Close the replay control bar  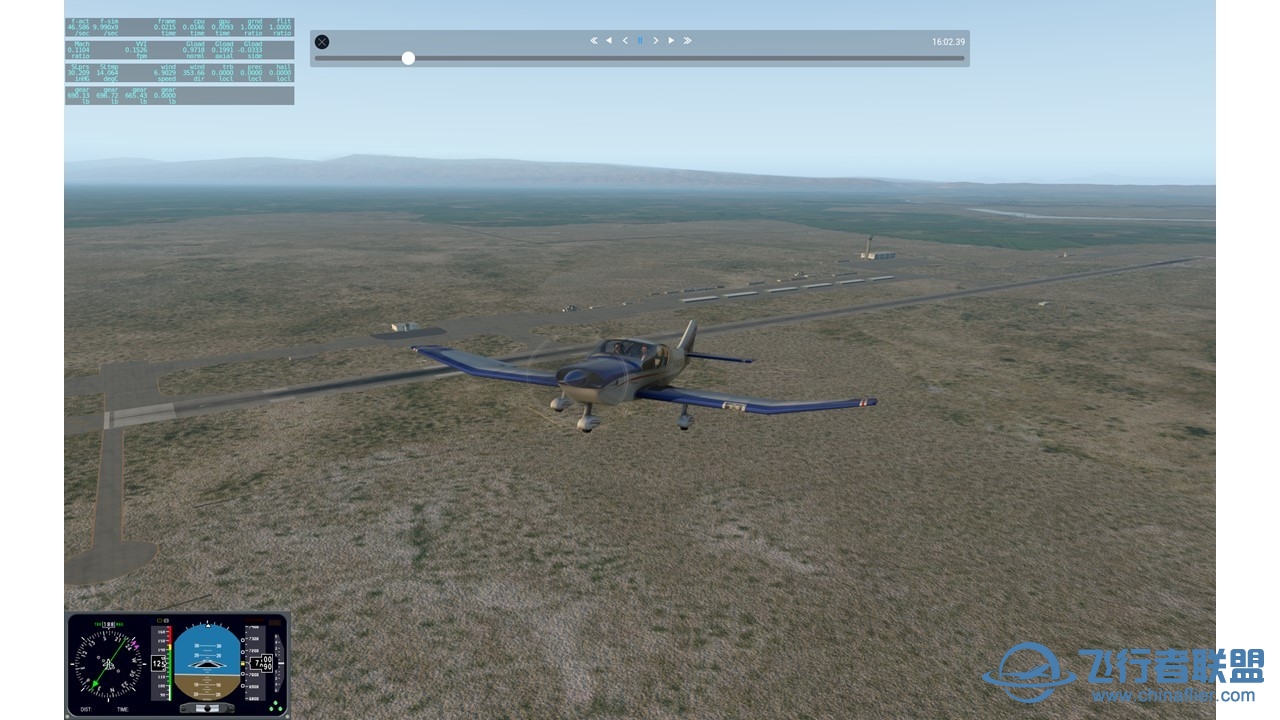[x=322, y=42]
